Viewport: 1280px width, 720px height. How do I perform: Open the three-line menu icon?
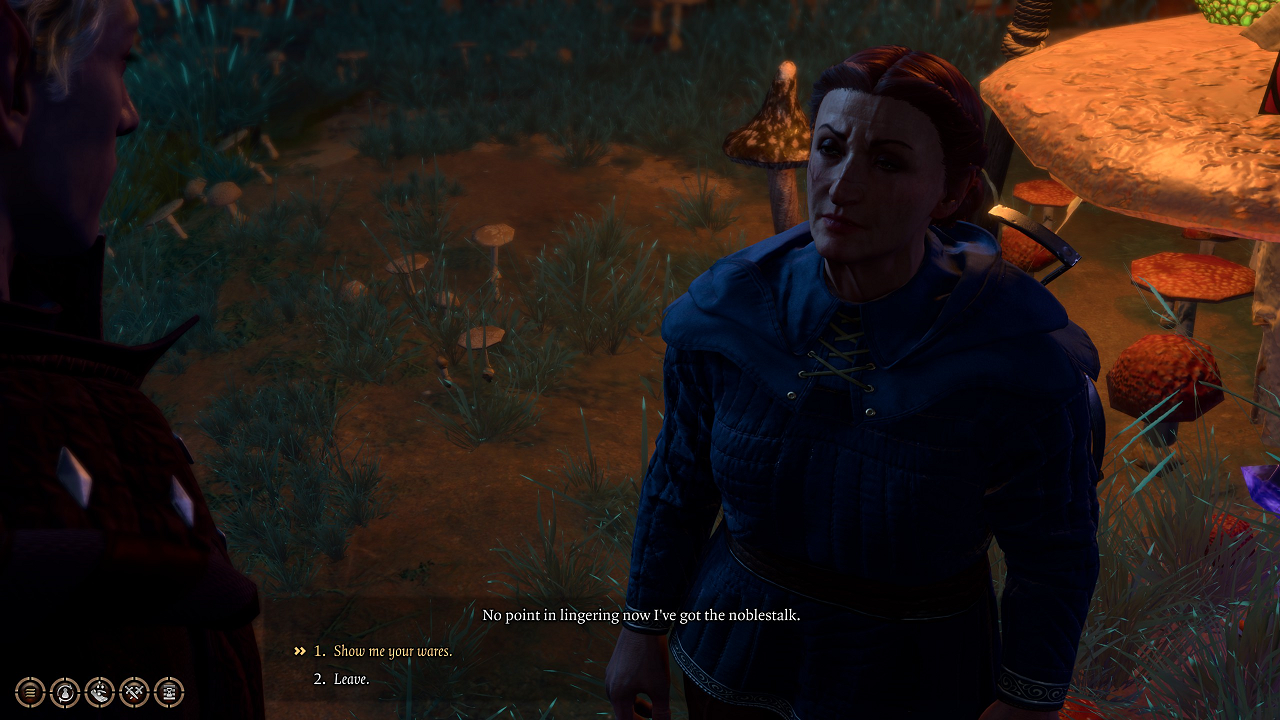click(30, 691)
